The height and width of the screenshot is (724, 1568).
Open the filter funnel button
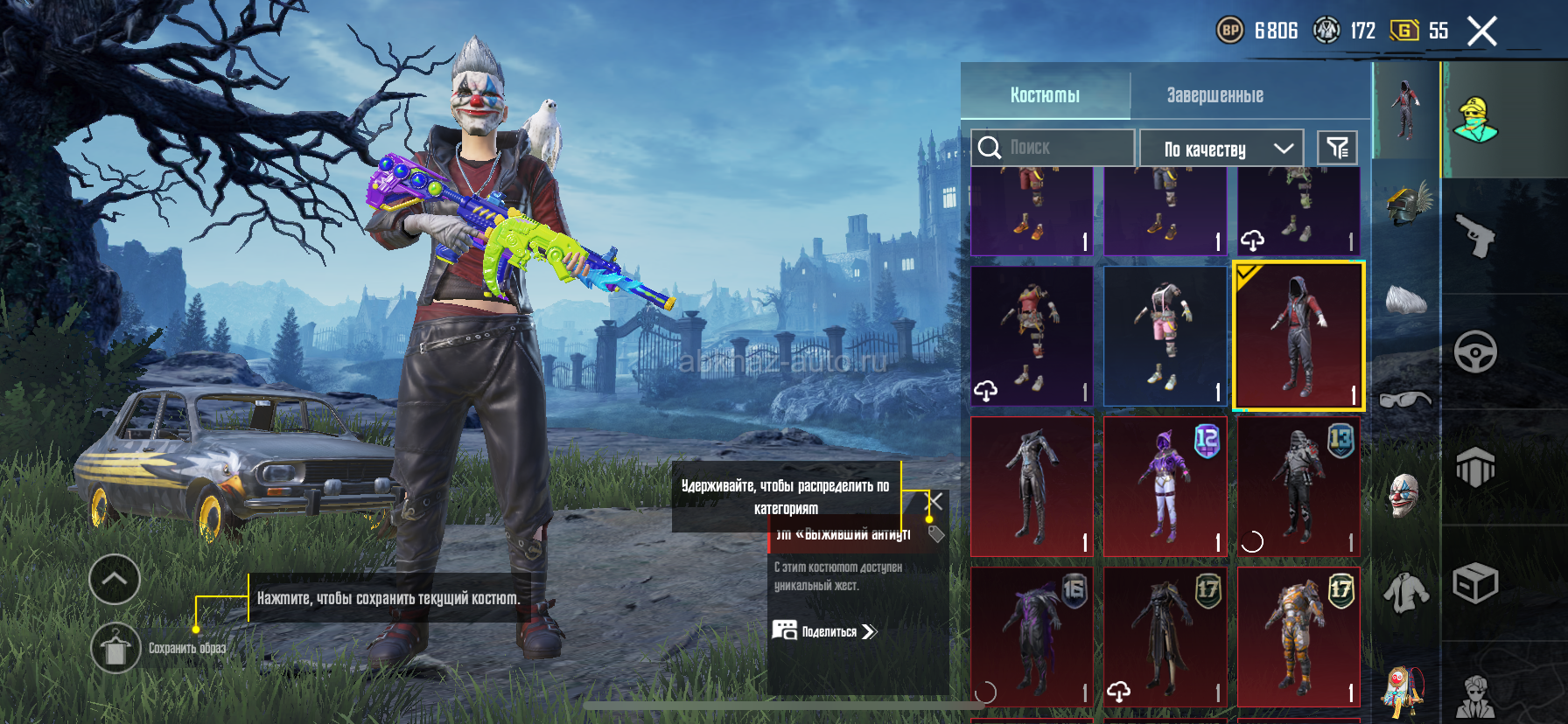[1337, 148]
